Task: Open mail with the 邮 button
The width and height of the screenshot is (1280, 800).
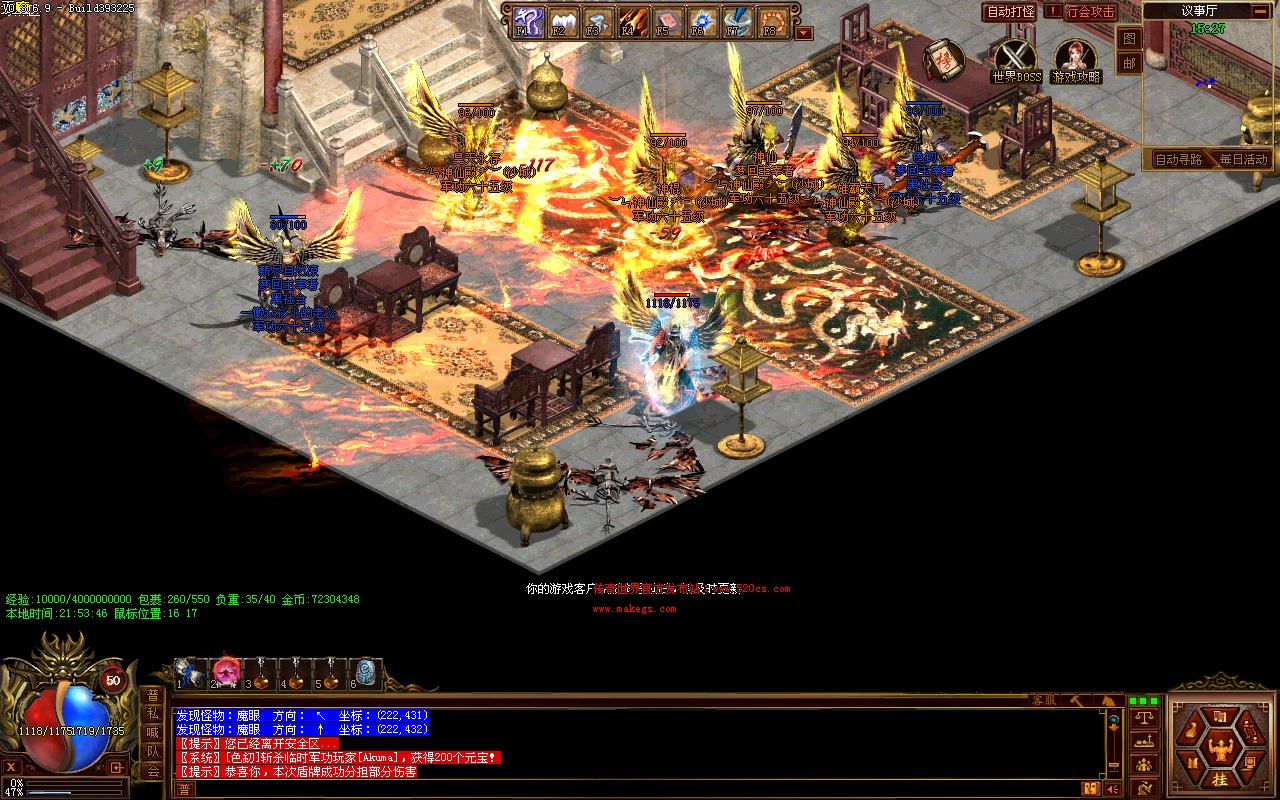Action: pyautogui.click(x=1128, y=63)
